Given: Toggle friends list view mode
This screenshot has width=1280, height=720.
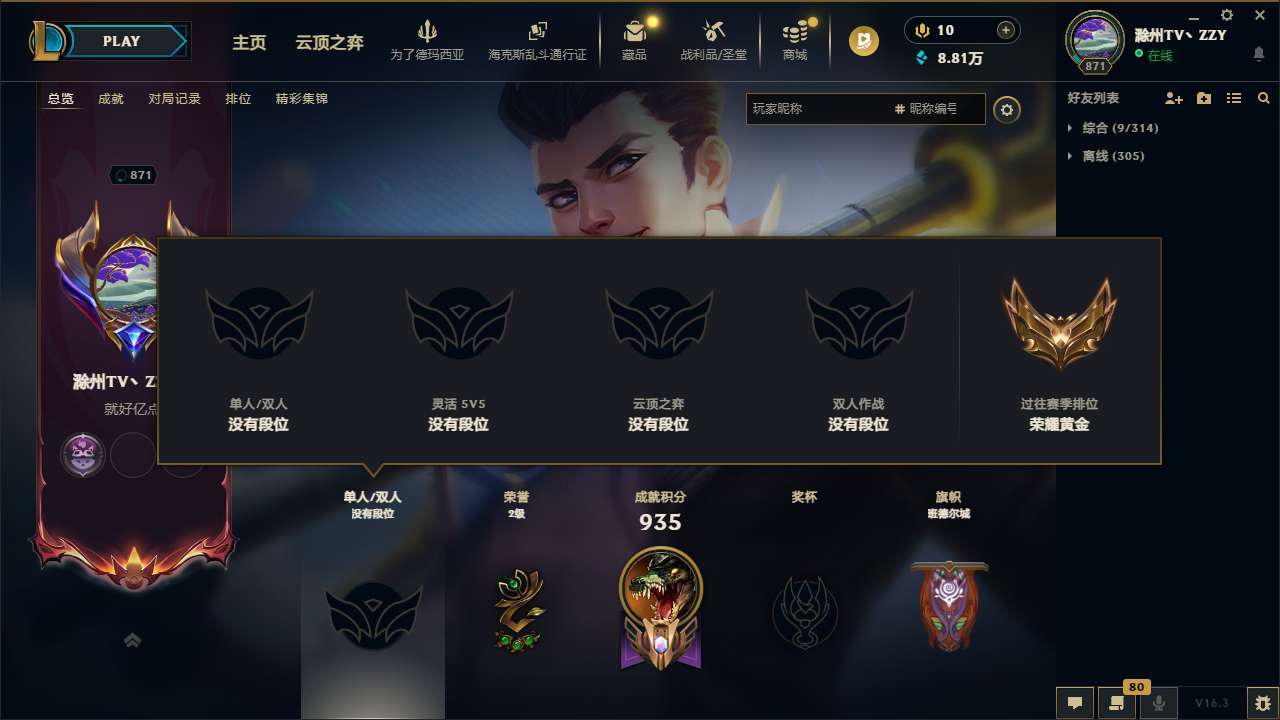Looking at the screenshot, I should point(1233,98).
